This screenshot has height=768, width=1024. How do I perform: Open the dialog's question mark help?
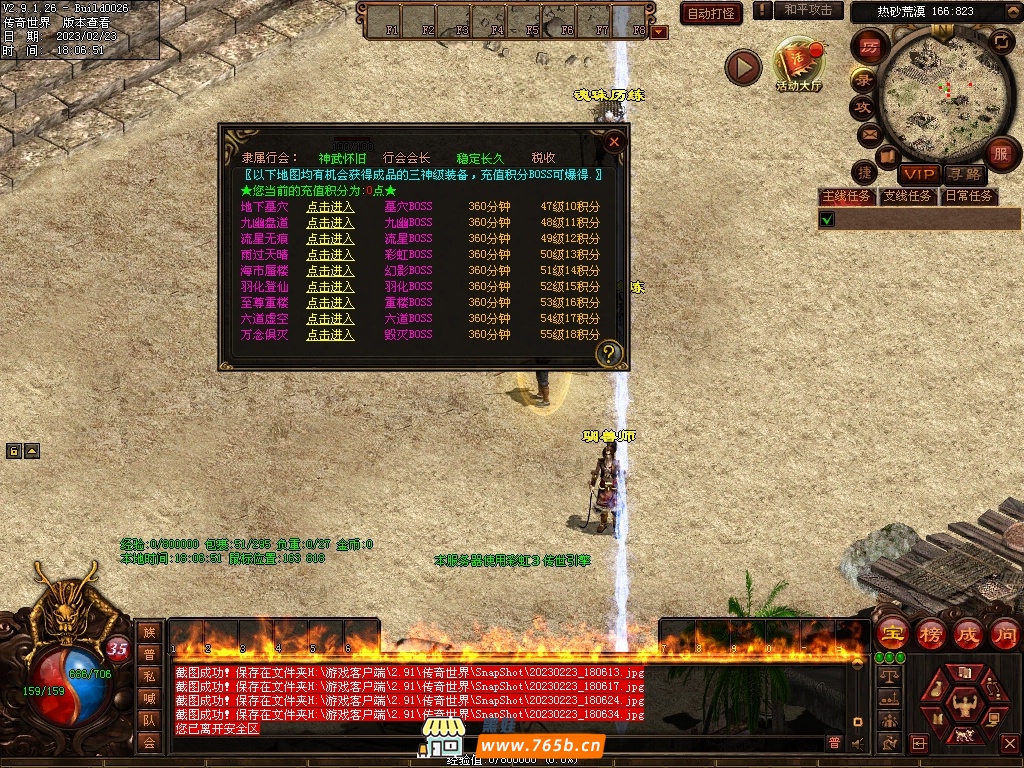pos(609,353)
